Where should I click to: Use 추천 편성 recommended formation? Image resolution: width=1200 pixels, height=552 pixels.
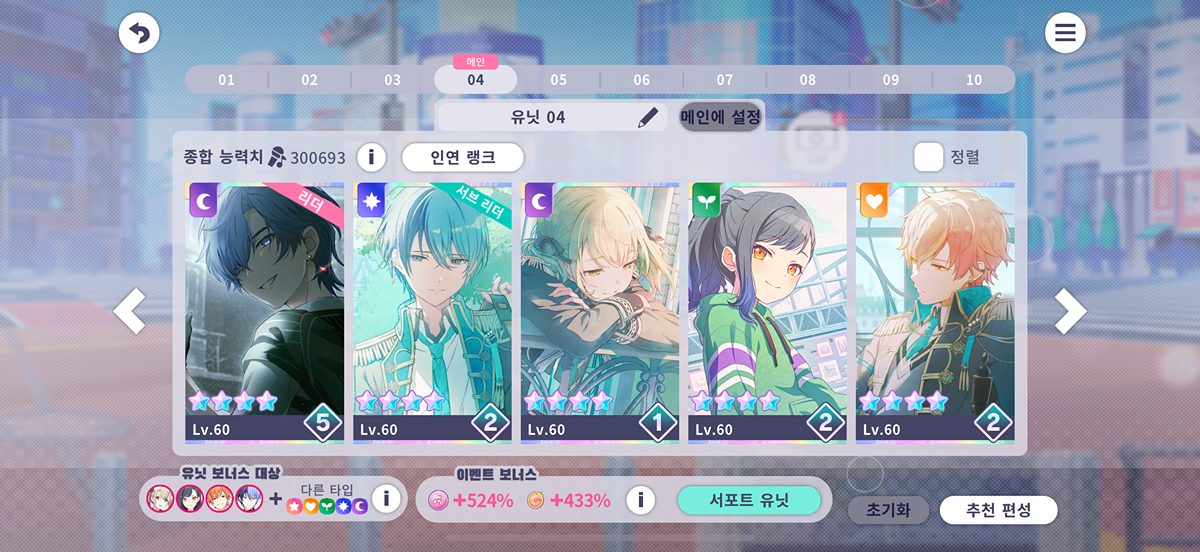(x=998, y=510)
